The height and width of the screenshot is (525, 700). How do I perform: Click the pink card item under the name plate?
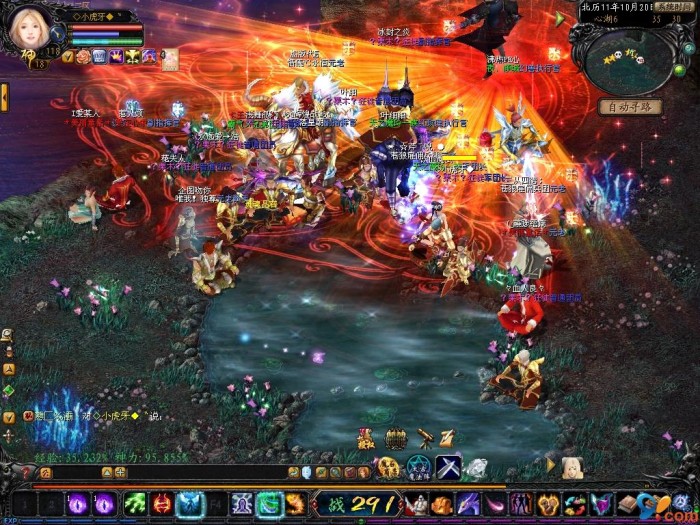click(170, 60)
